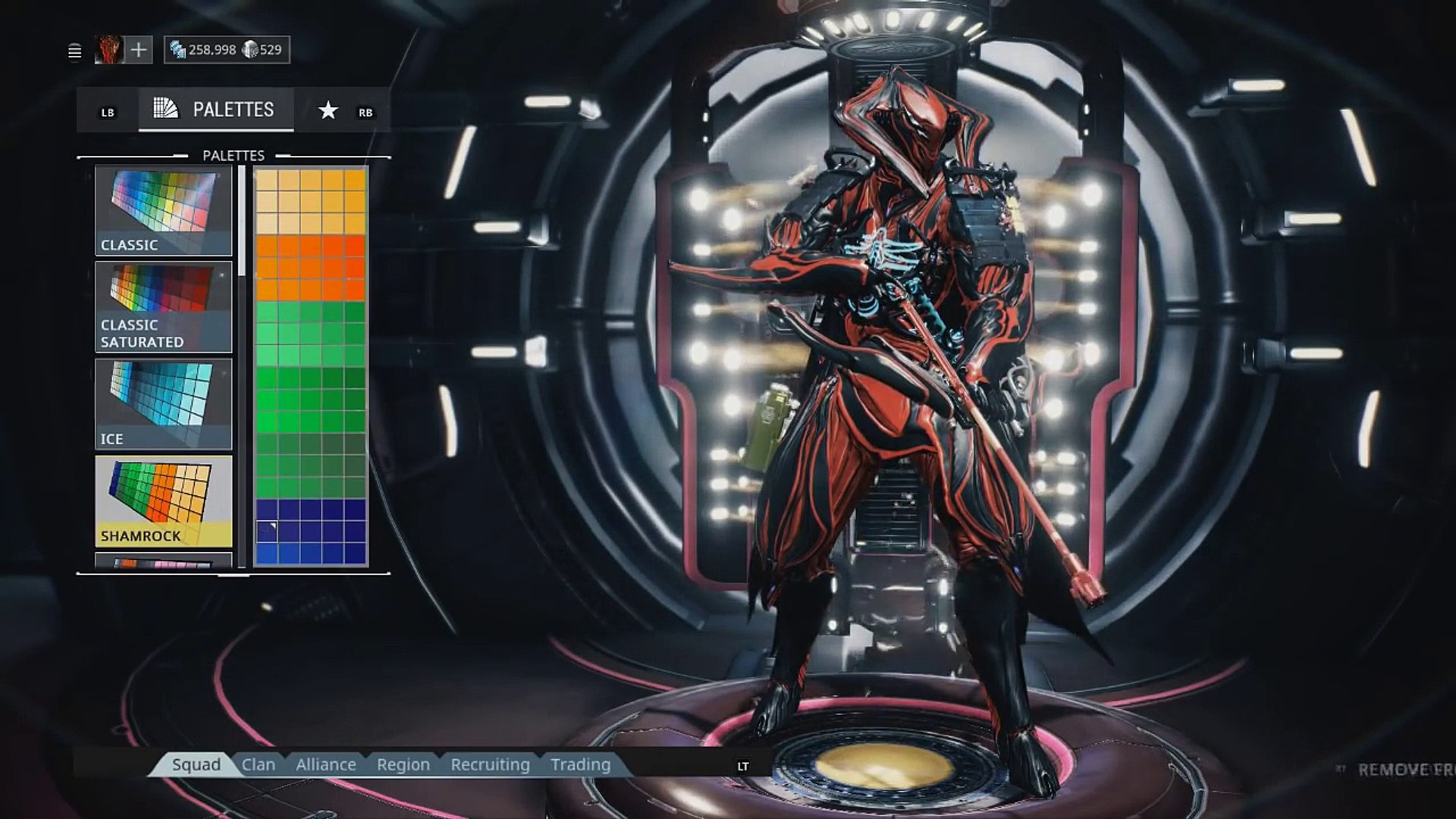Select the Ice color palette

[x=164, y=404]
